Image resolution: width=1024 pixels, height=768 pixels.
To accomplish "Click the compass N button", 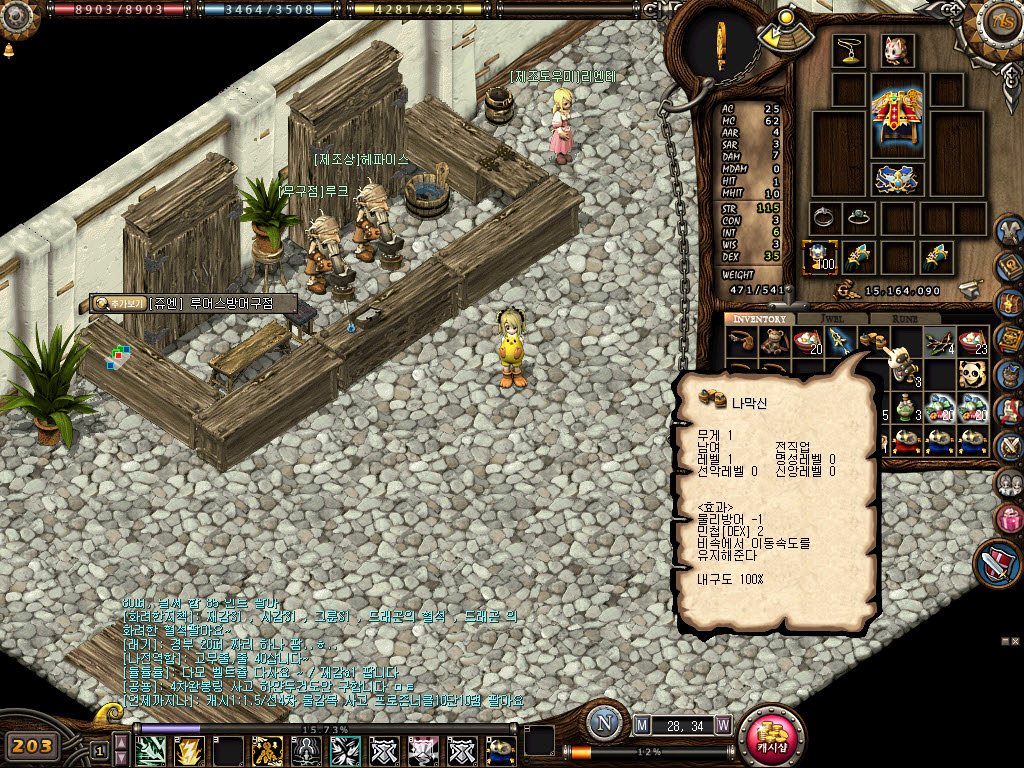I will (604, 723).
